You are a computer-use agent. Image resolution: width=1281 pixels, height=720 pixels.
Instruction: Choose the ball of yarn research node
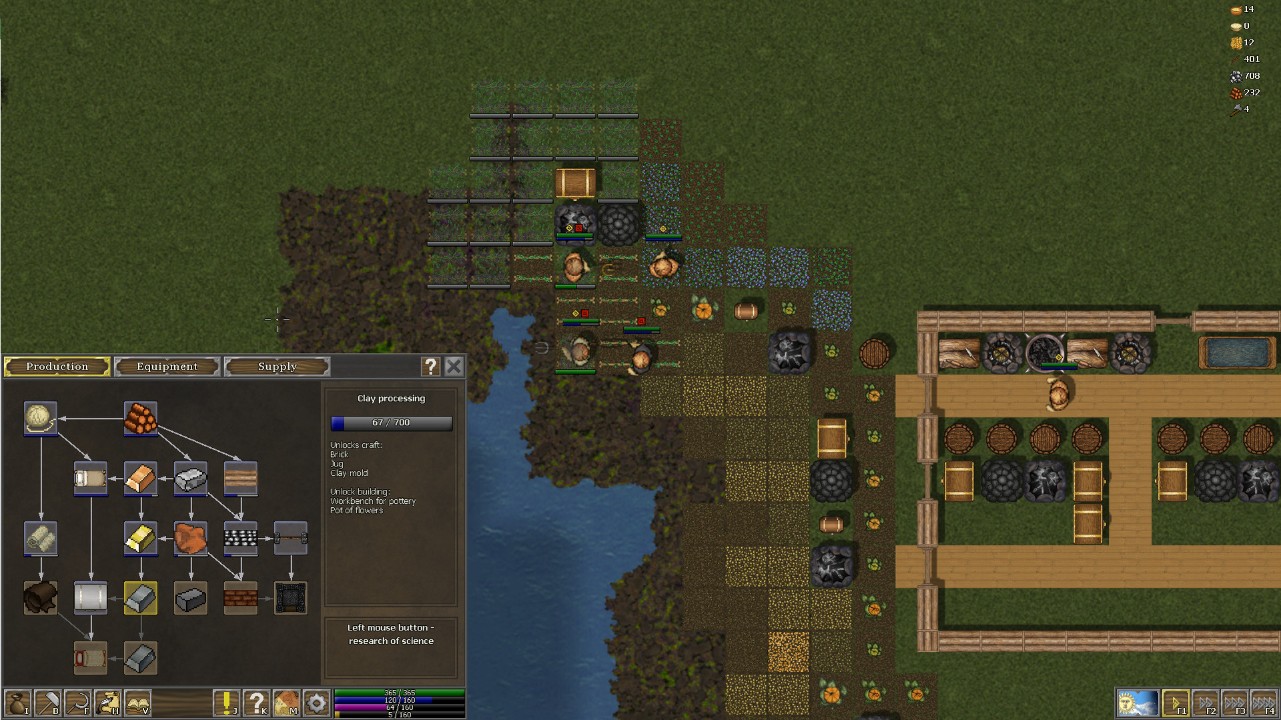point(40,419)
